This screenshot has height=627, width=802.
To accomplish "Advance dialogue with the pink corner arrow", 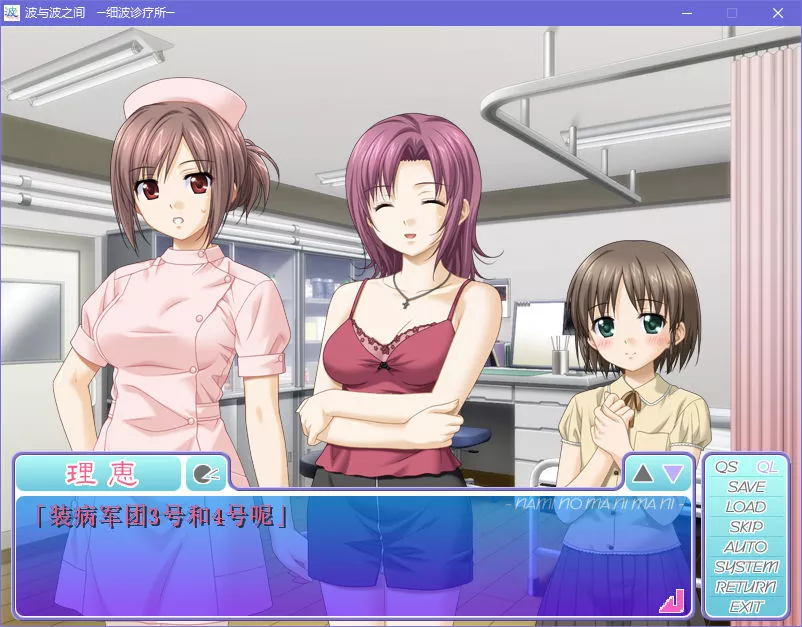I will pos(671,601).
